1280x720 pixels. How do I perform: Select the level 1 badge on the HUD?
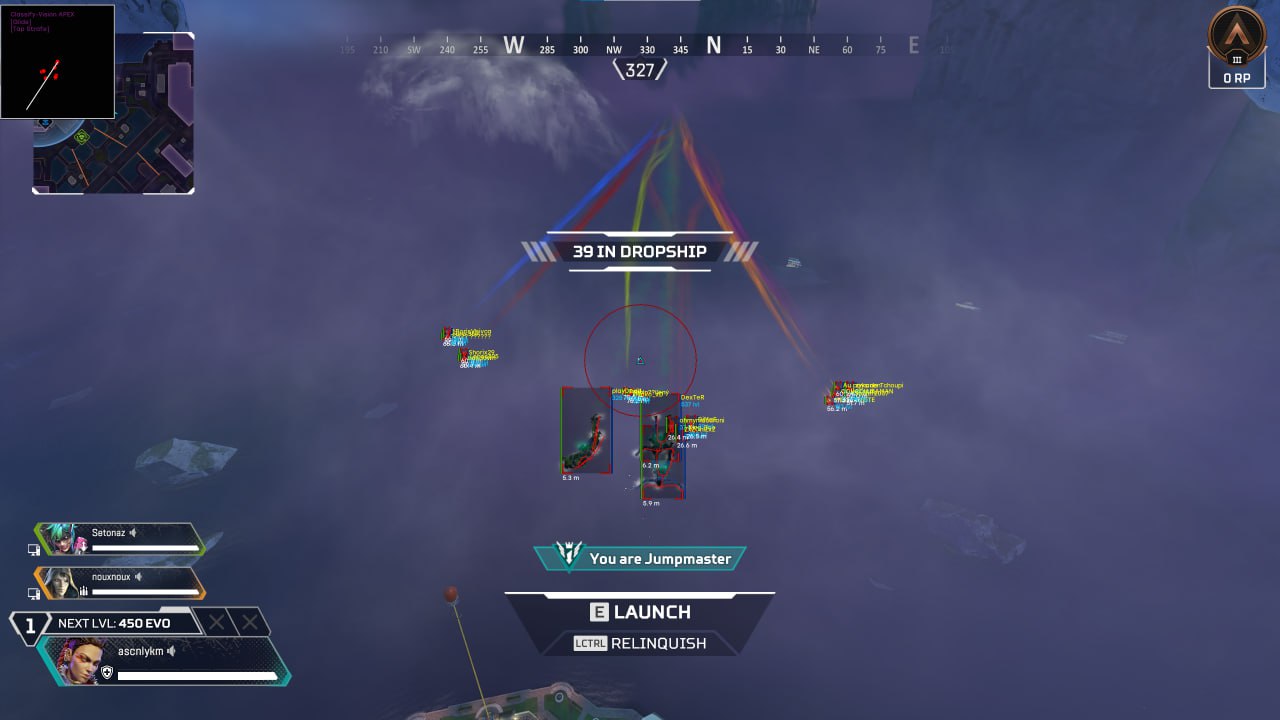pyautogui.click(x=30, y=623)
